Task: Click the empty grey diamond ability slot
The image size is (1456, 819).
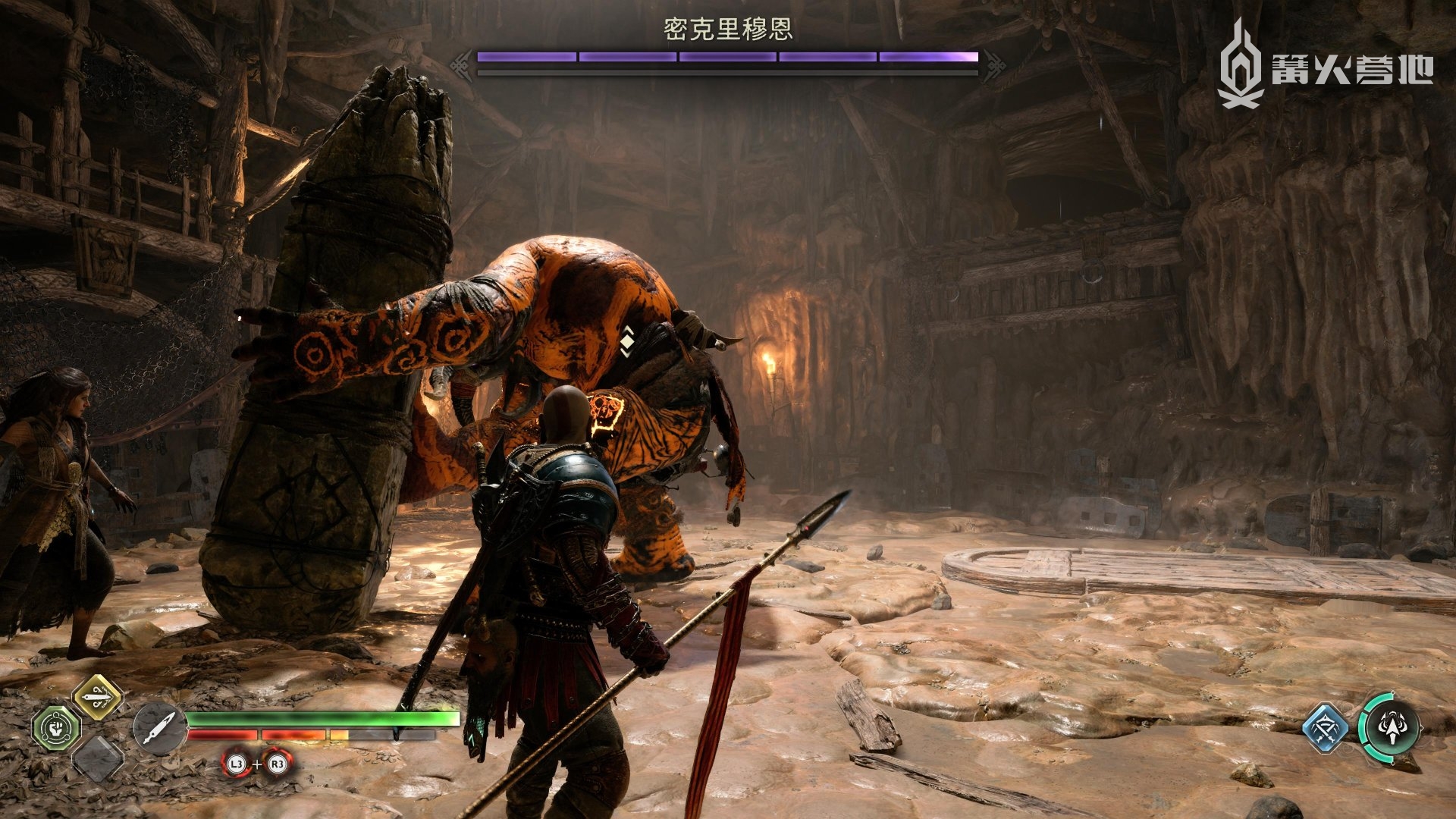Action: pos(98,758)
